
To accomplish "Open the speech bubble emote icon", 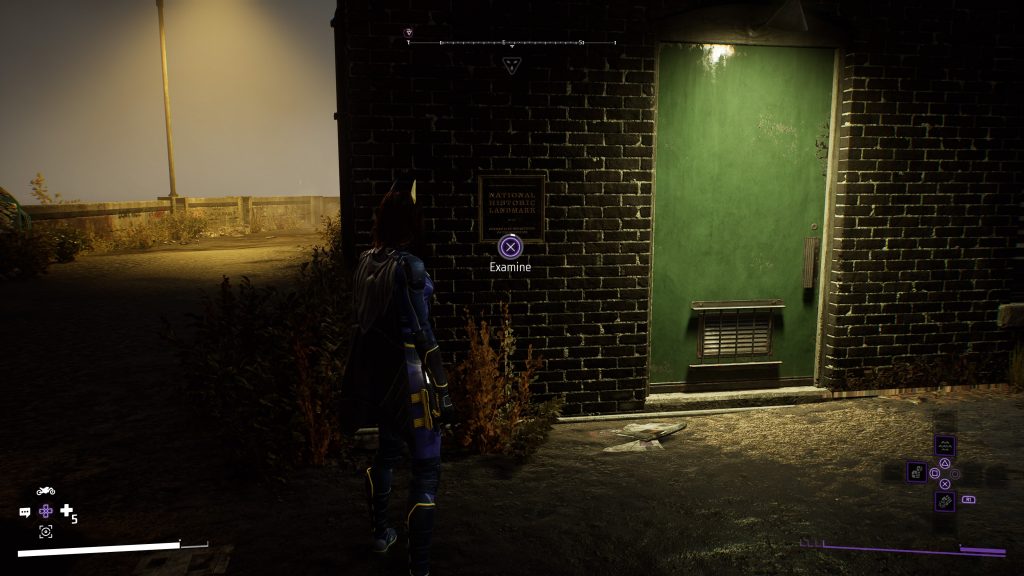I will (25, 512).
